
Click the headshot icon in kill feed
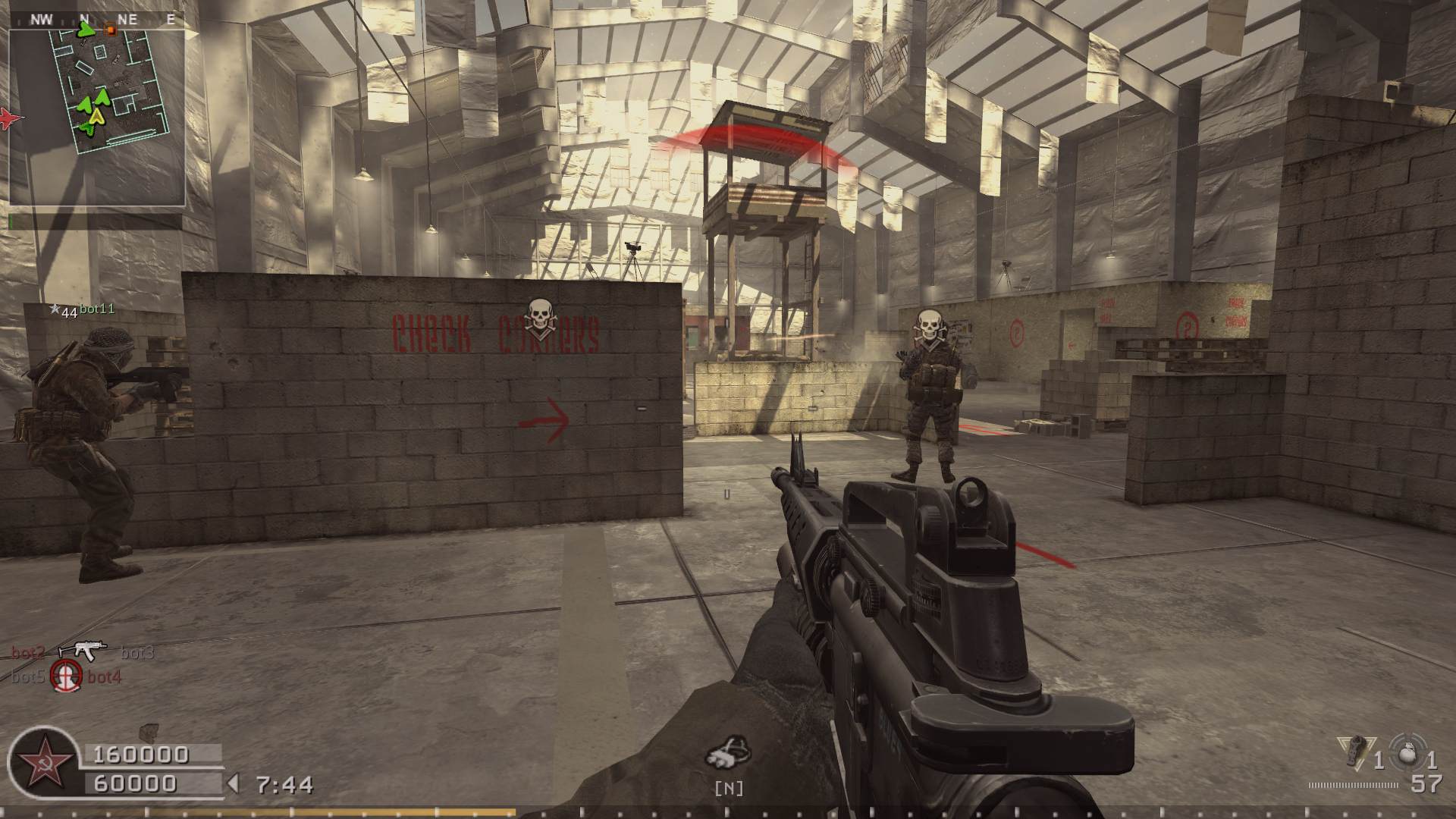[x=67, y=674]
